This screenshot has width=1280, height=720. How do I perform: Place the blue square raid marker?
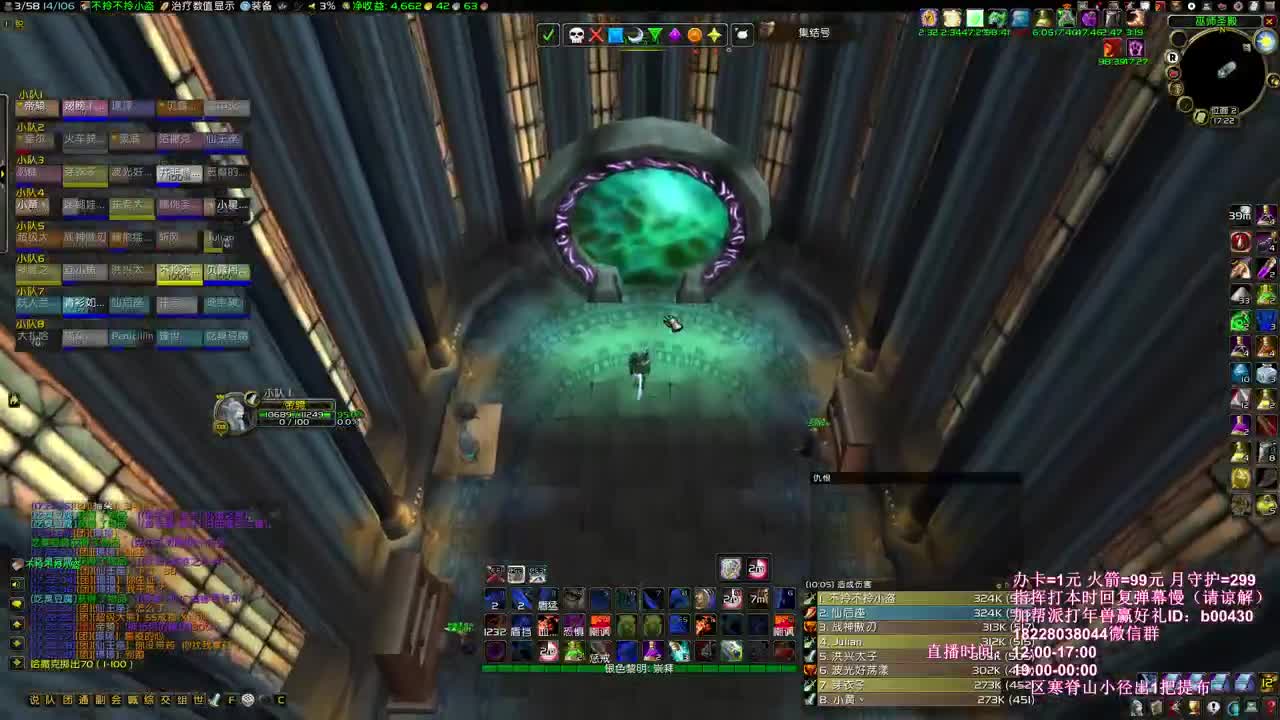[615, 35]
